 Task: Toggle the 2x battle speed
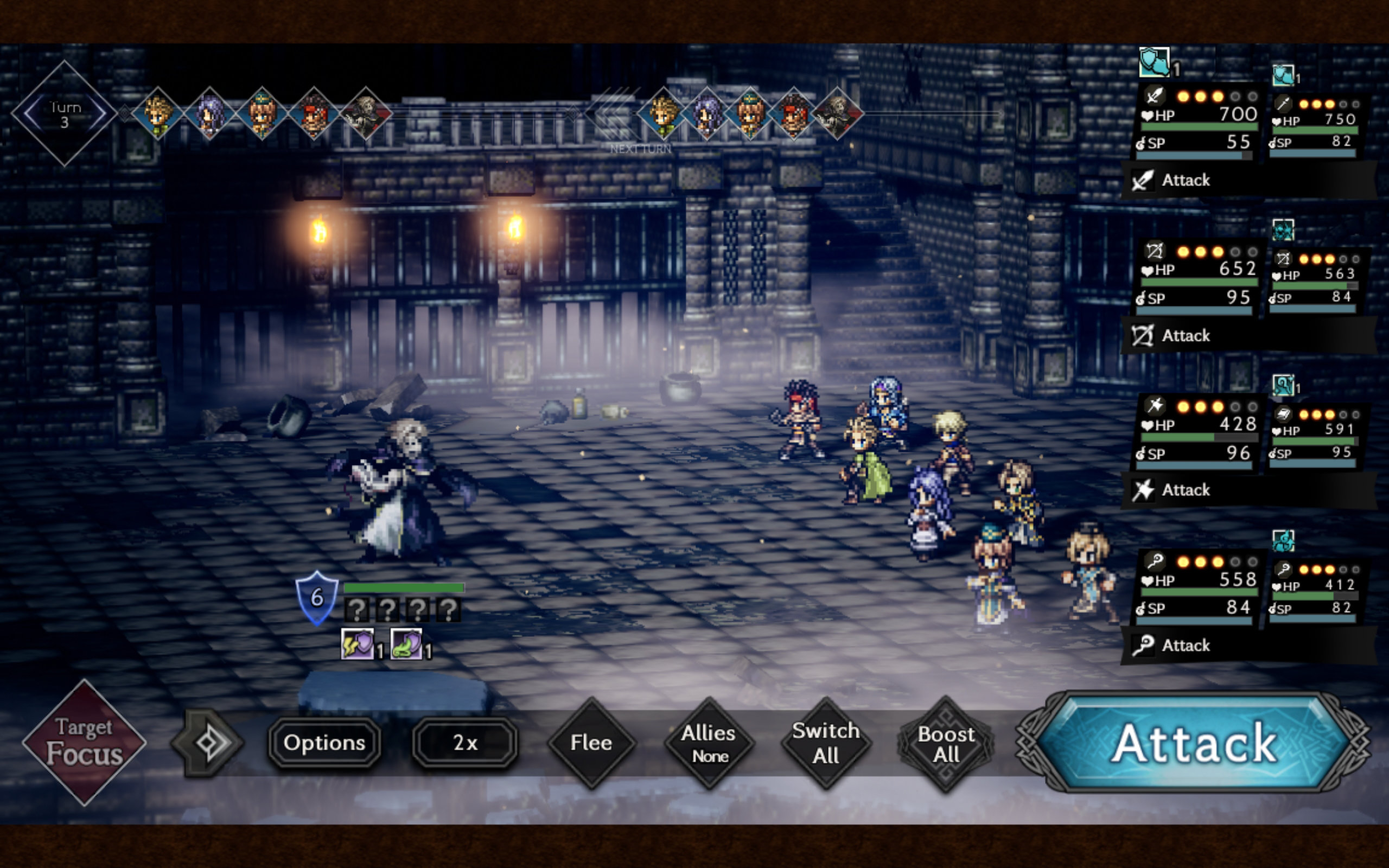[x=465, y=743]
